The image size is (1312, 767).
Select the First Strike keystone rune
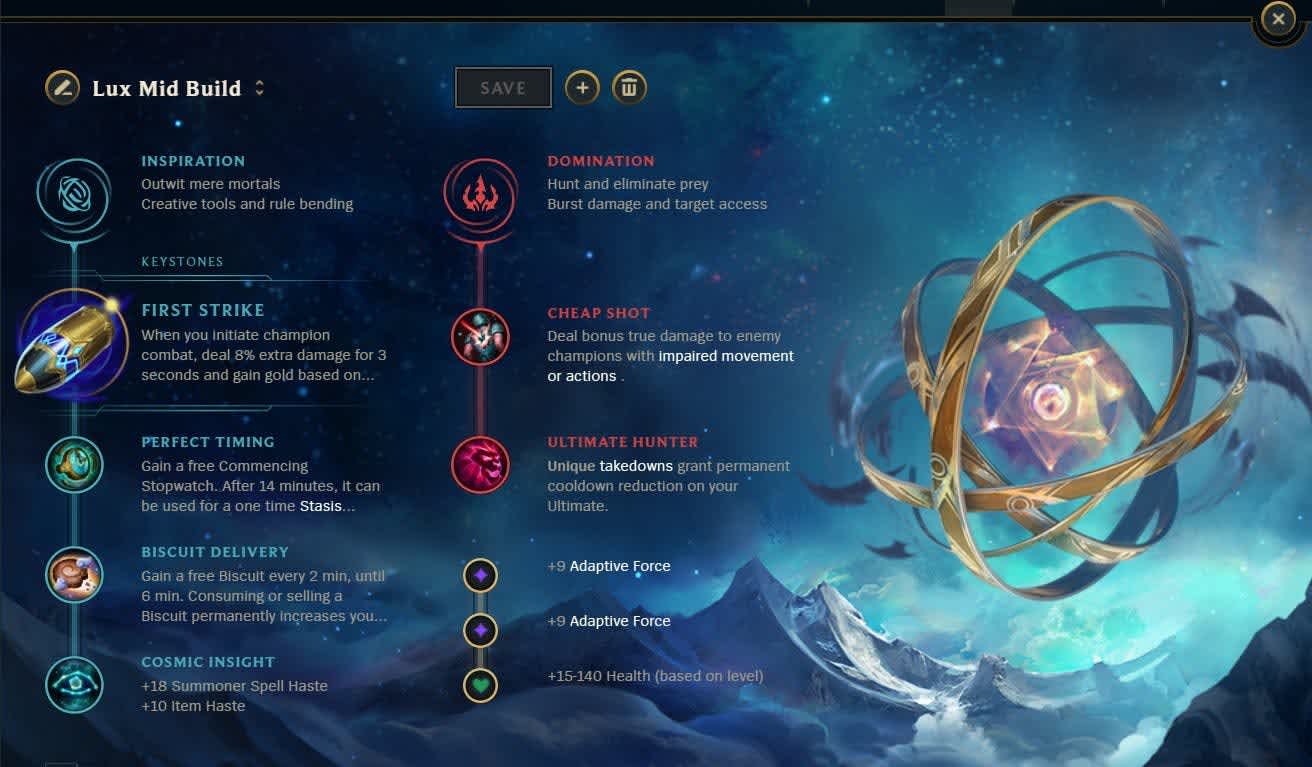pyautogui.click(x=73, y=343)
